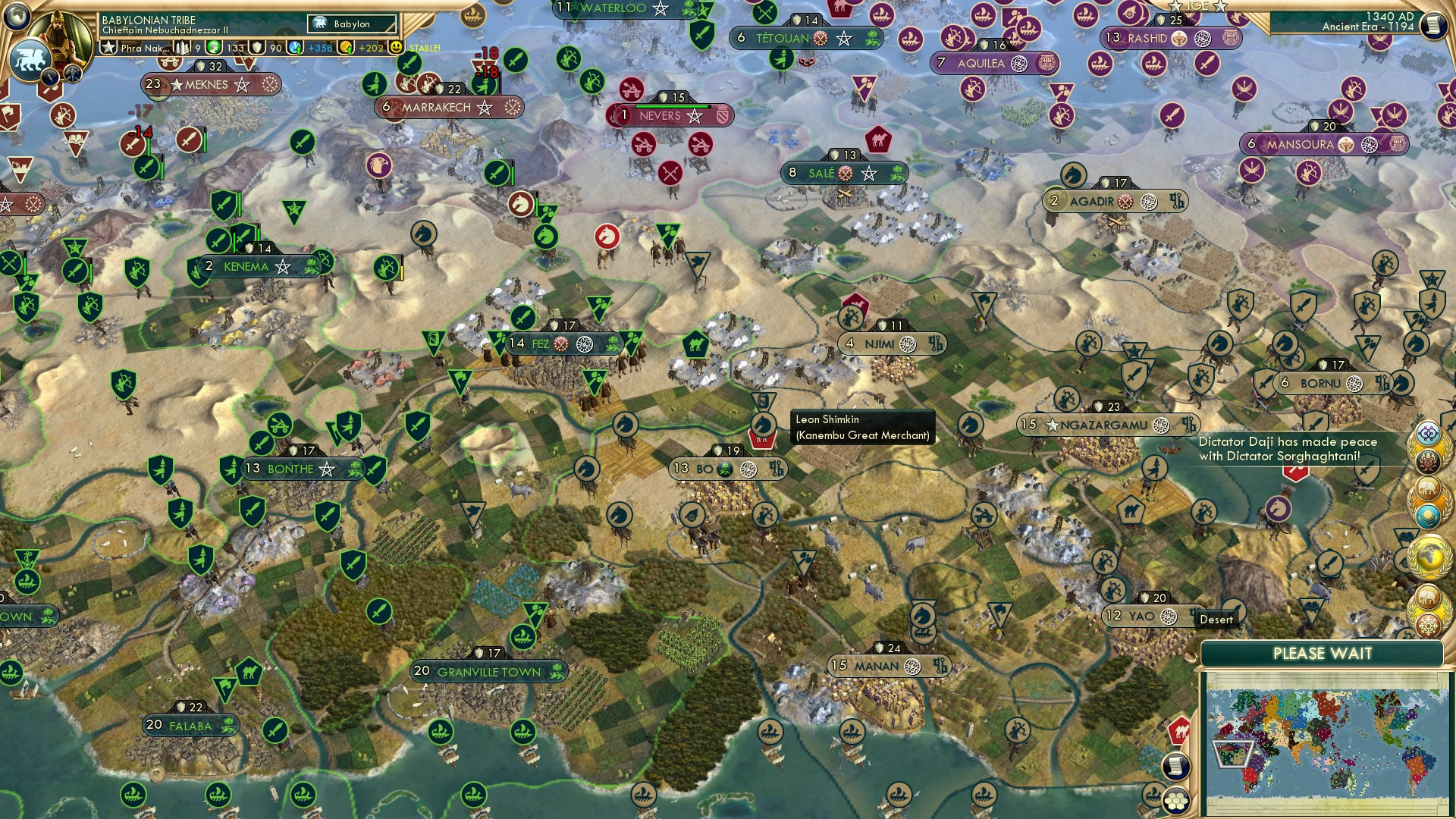Viewport: 1456px width, 819px height.
Task: Click the shield icon showing 90
Action: (x=257, y=47)
